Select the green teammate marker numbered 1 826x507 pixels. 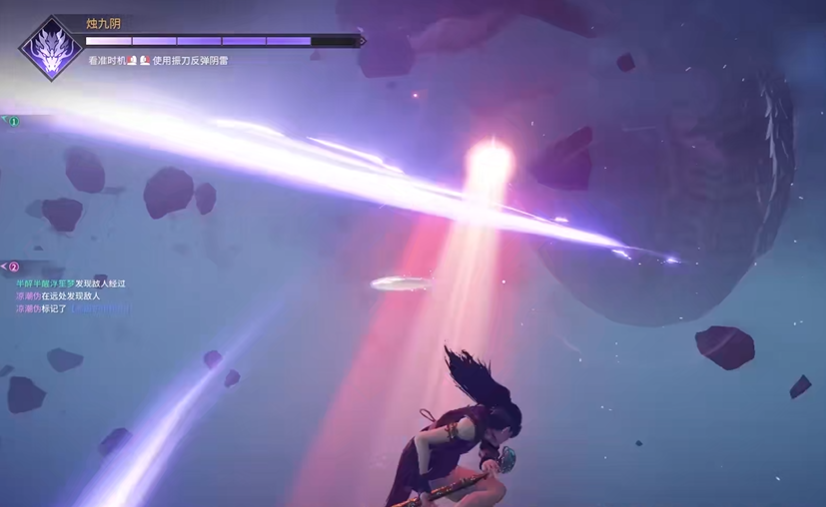pyautogui.click(x=14, y=121)
